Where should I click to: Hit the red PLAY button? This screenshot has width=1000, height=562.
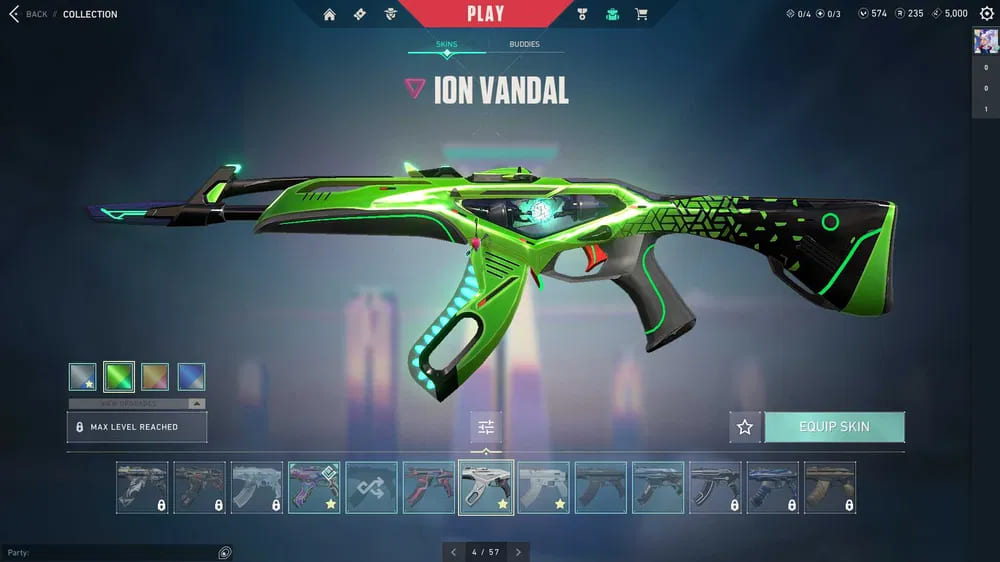[485, 14]
